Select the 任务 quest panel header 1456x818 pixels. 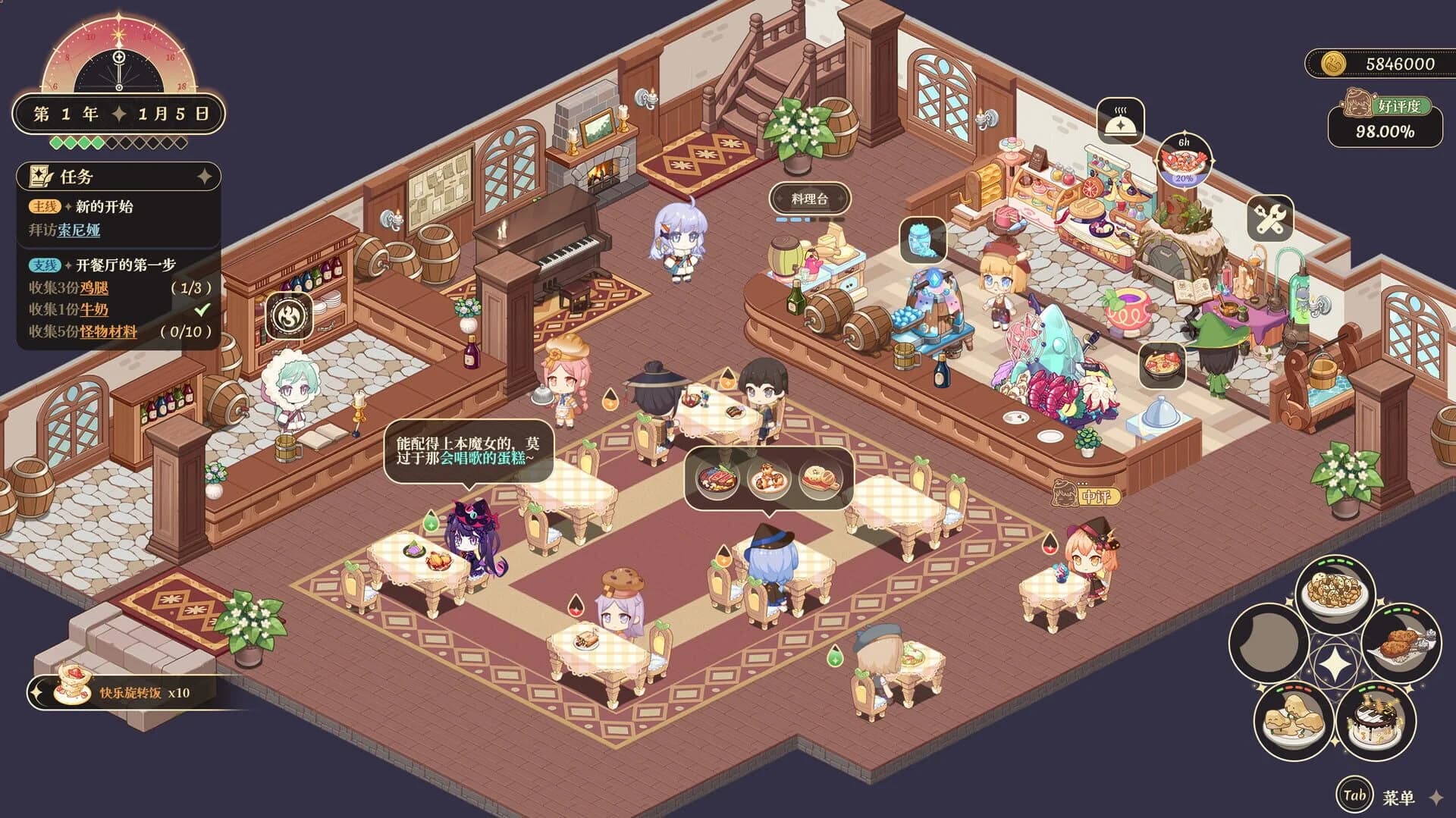click(76, 177)
